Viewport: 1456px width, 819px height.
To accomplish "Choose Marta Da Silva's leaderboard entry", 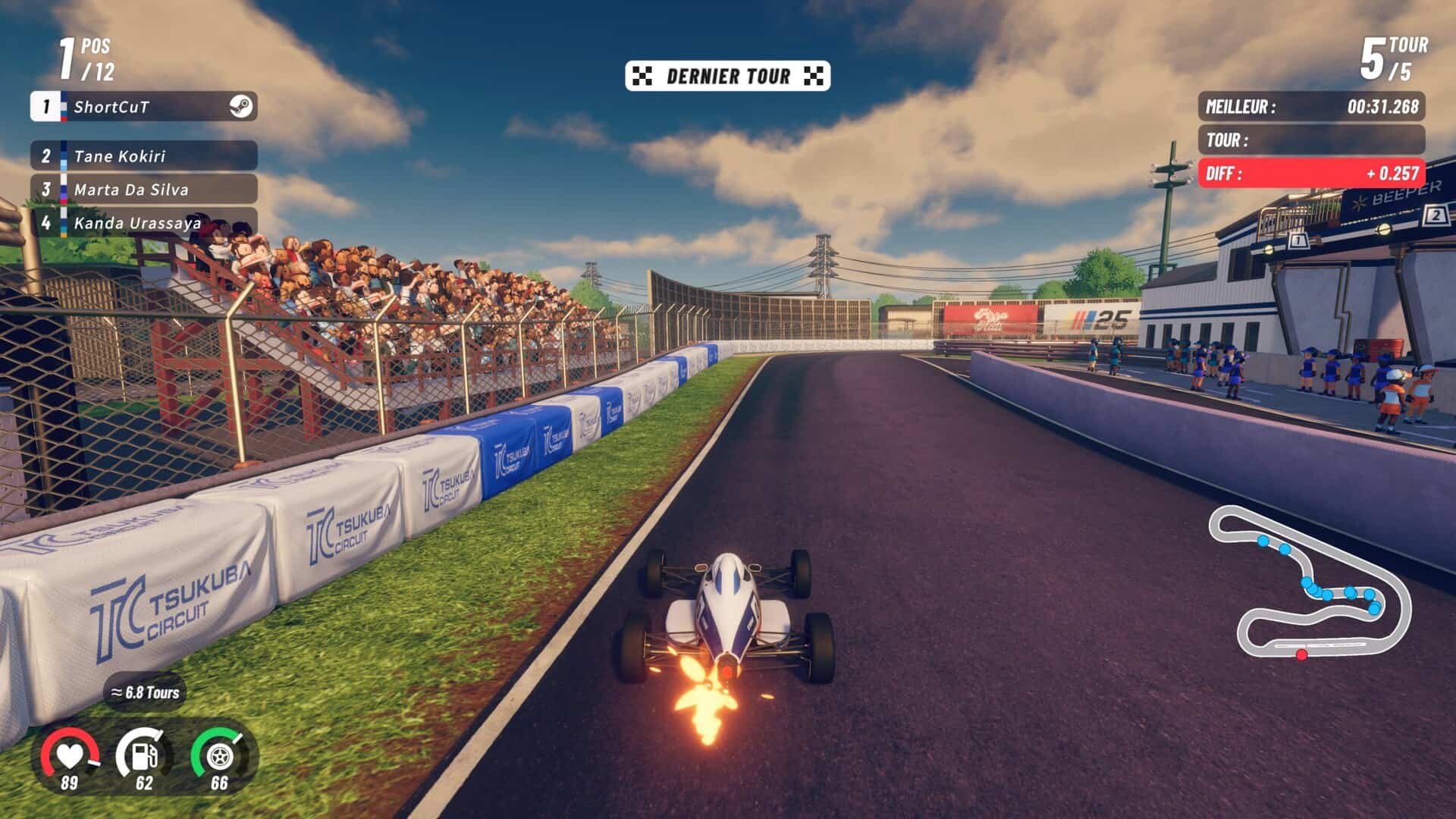I will 144,190.
